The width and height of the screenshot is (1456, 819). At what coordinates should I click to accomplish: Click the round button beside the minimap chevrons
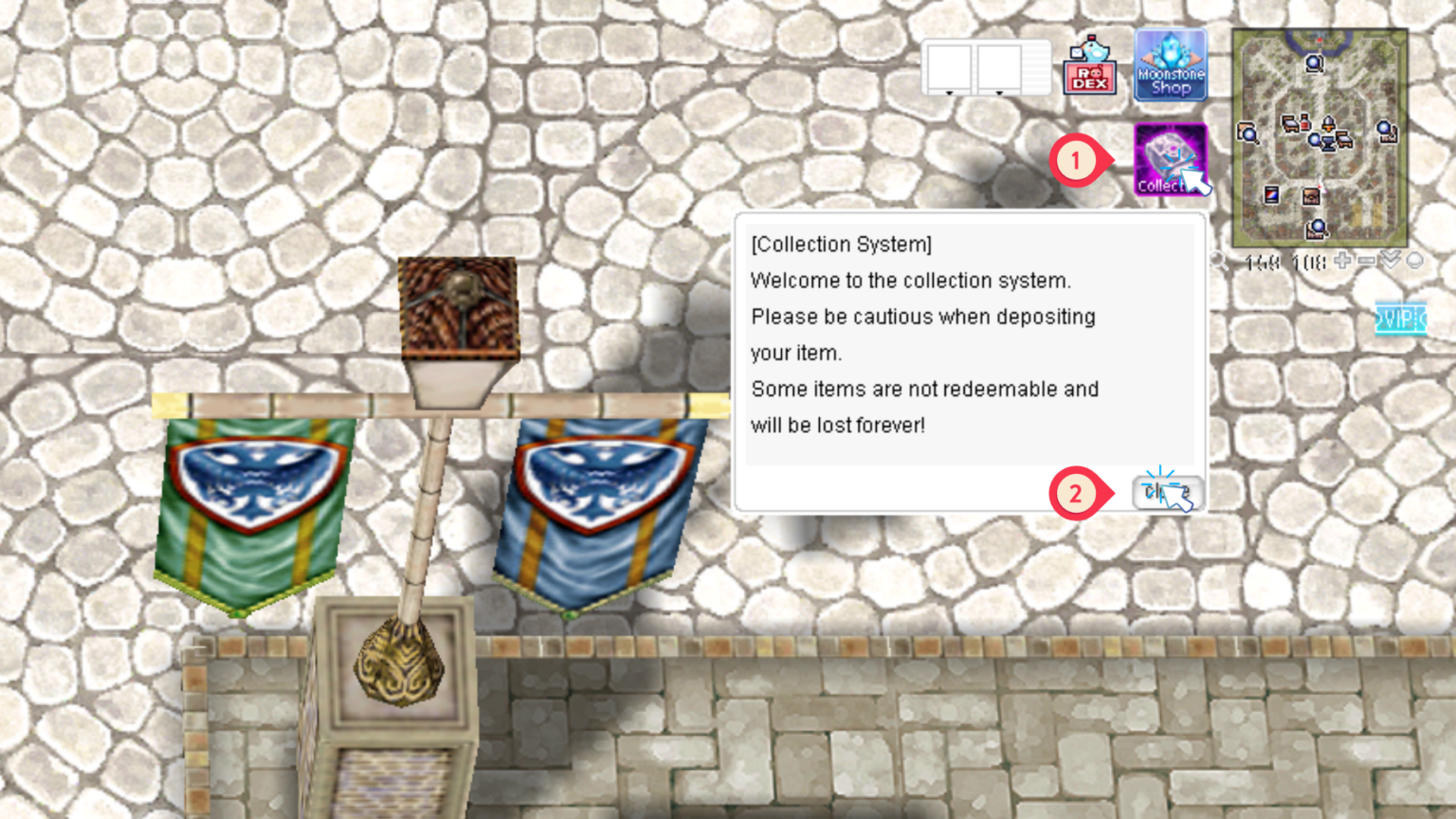coord(1414,260)
